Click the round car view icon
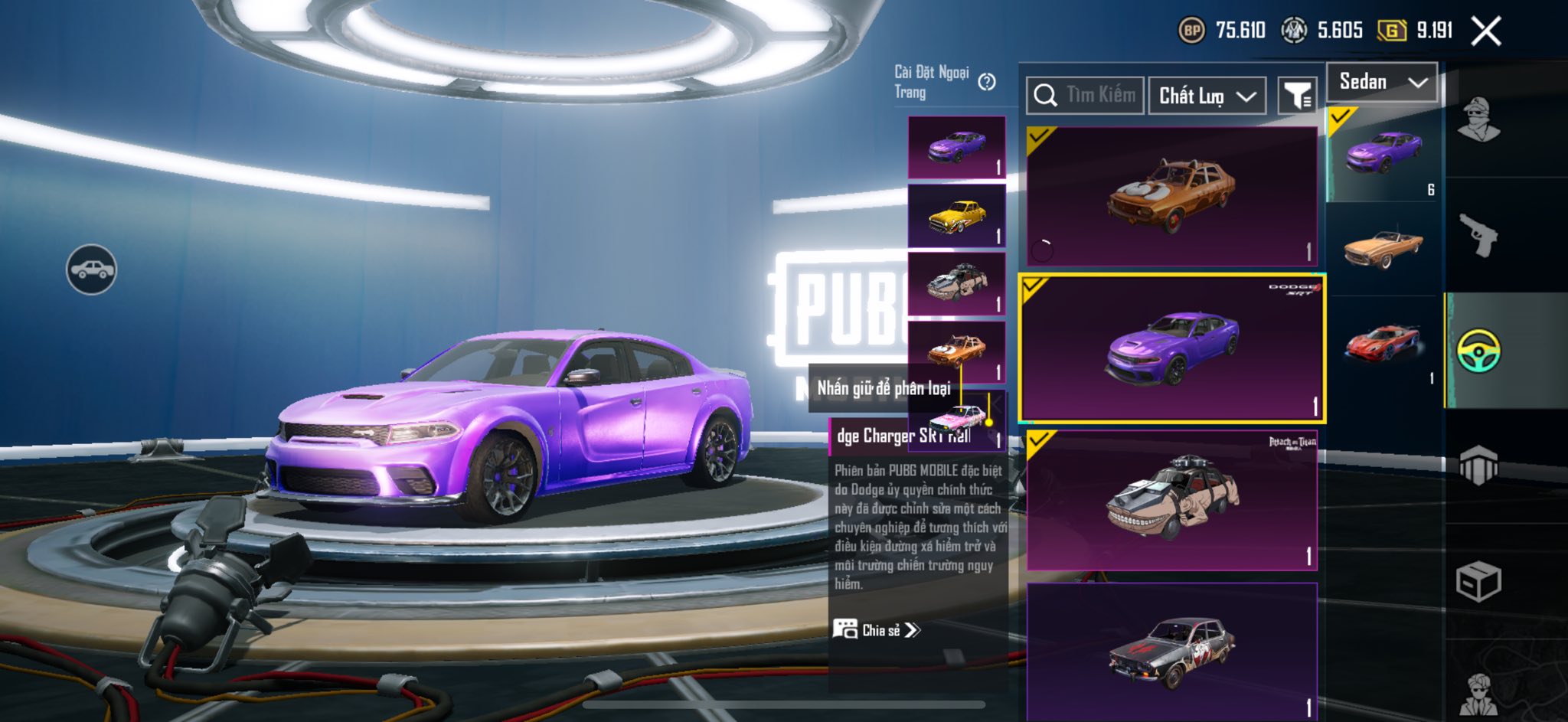The image size is (1568, 722). (91, 270)
